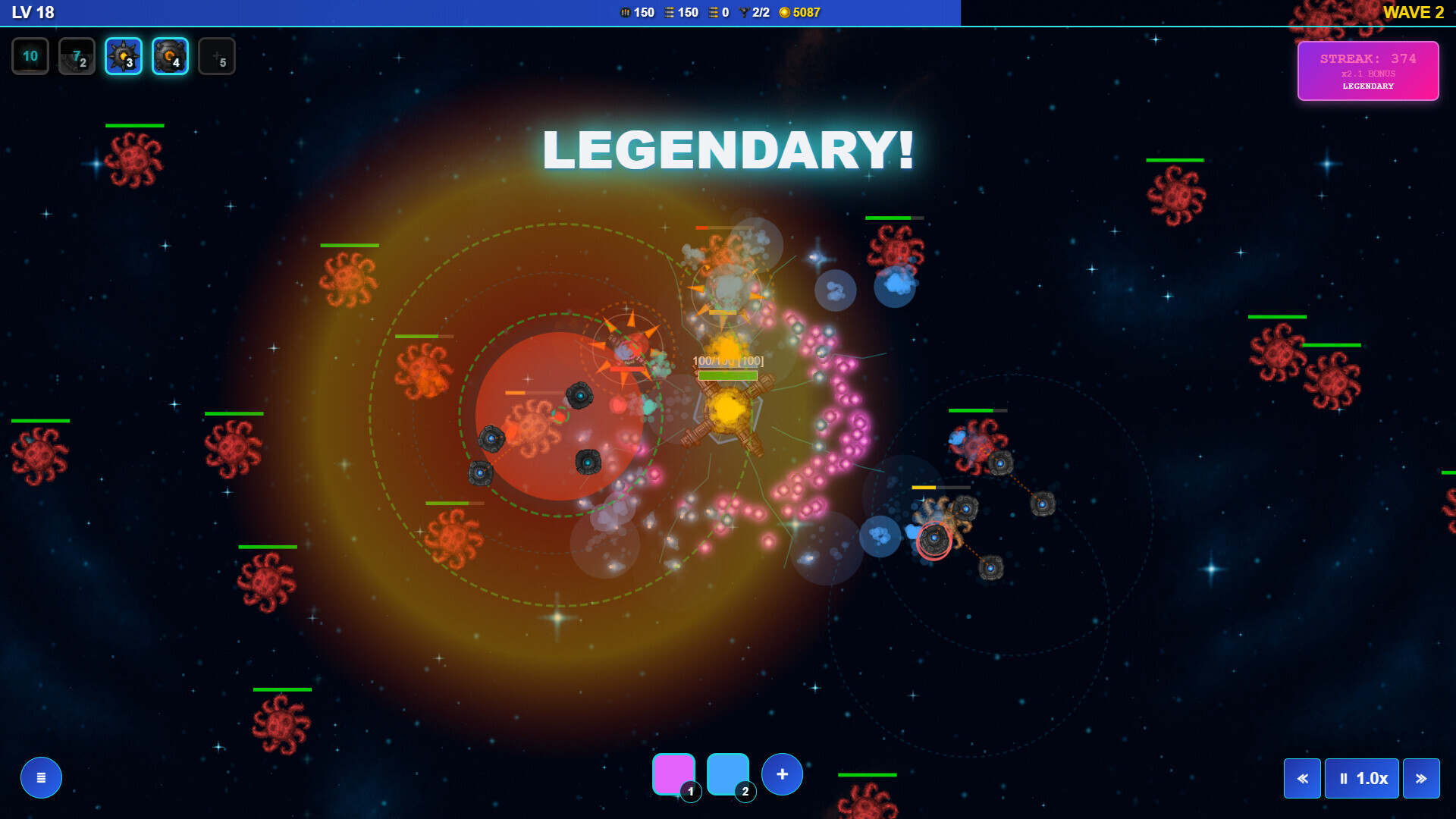This screenshot has height=819, width=1456.
Task: Click the LV 18 level label
Action: coord(32,12)
